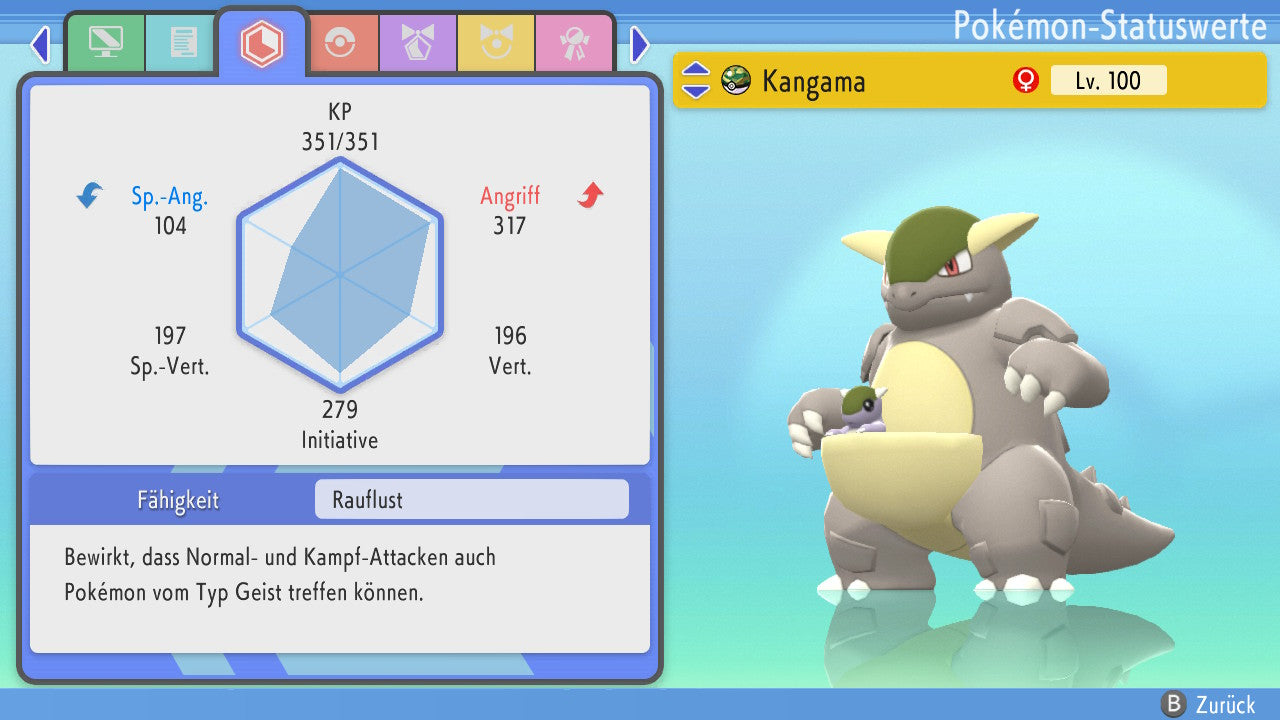Show the pink ribbon award tab
This screenshot has width=1280, height=720.
[573, 43]
